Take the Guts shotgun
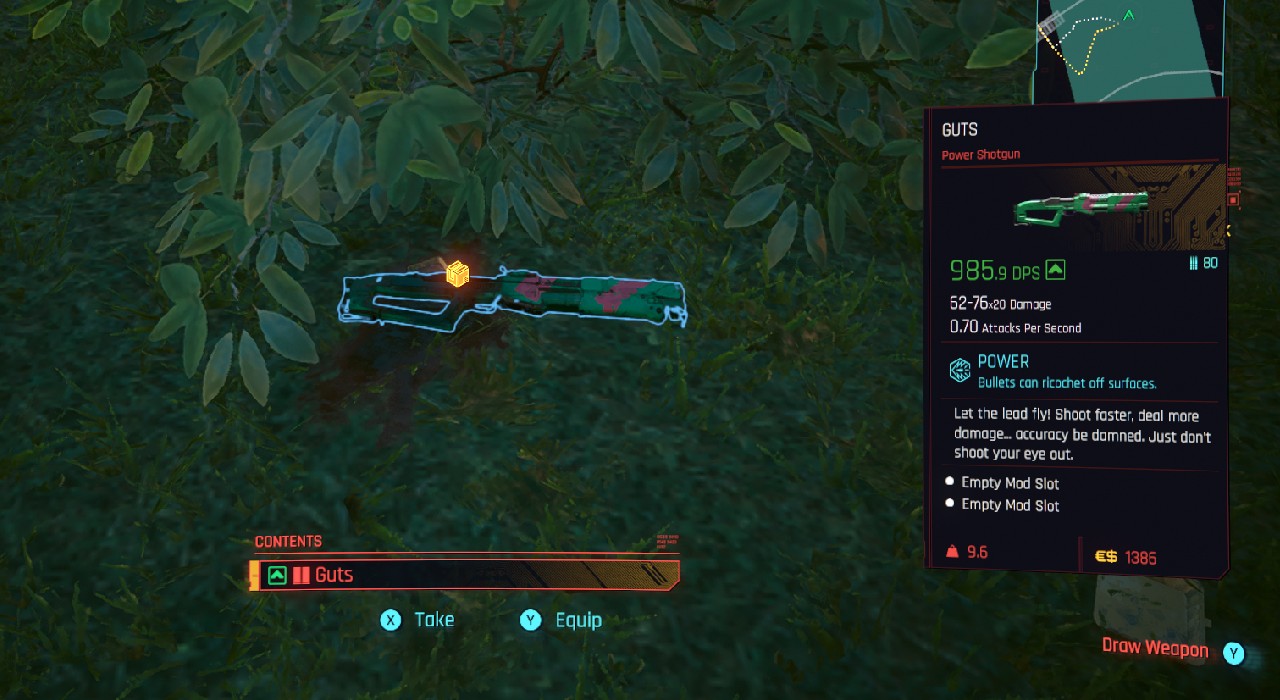This screenshot has width=1280, height=700. pyautogui.click(x=418, y=620)
